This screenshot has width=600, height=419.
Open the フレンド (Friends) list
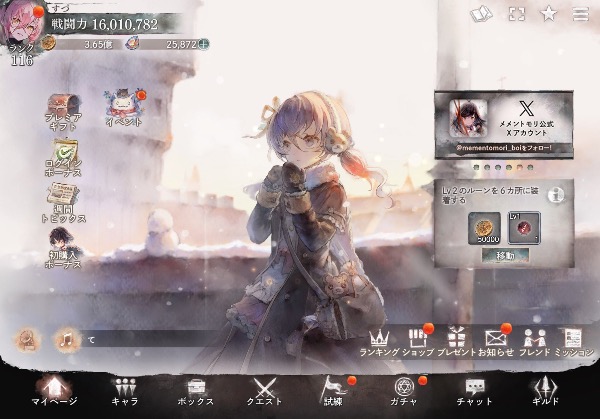[x=535, y=341]
